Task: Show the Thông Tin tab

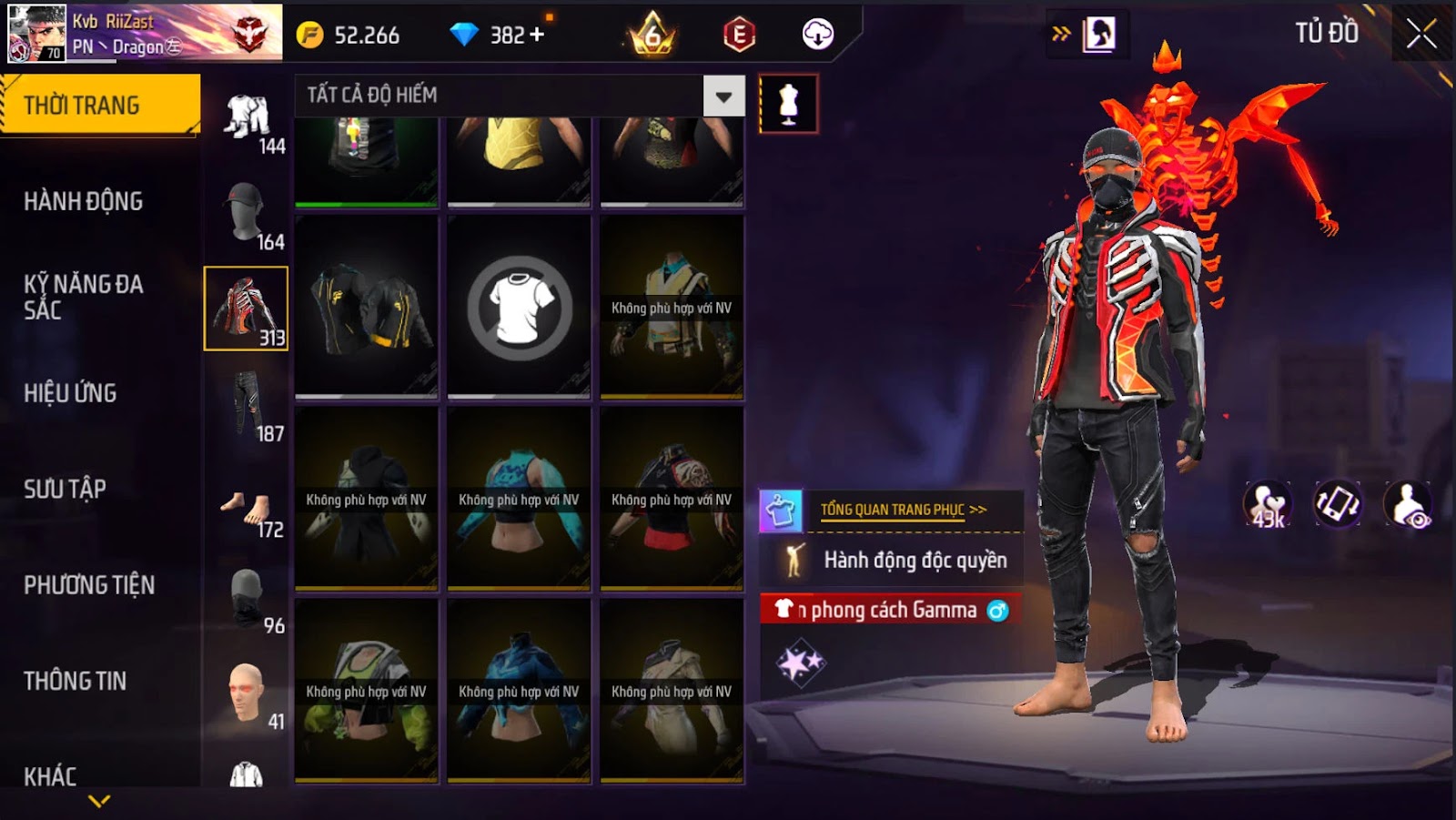Action: 76,681
